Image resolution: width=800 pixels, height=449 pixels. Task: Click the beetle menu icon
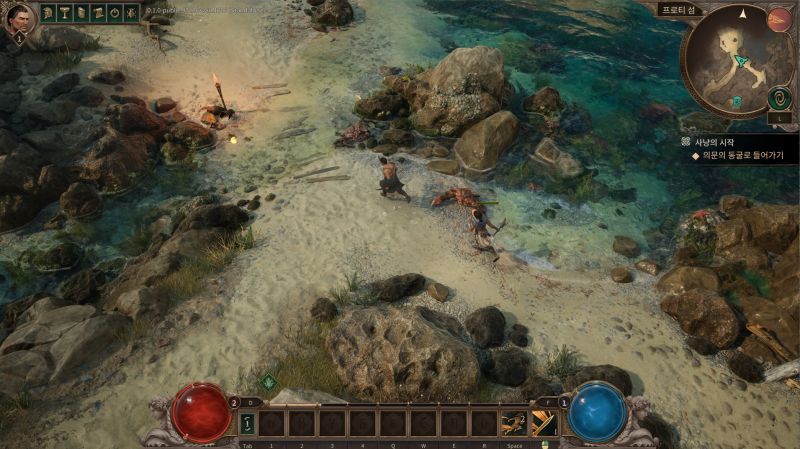point(130,13)
